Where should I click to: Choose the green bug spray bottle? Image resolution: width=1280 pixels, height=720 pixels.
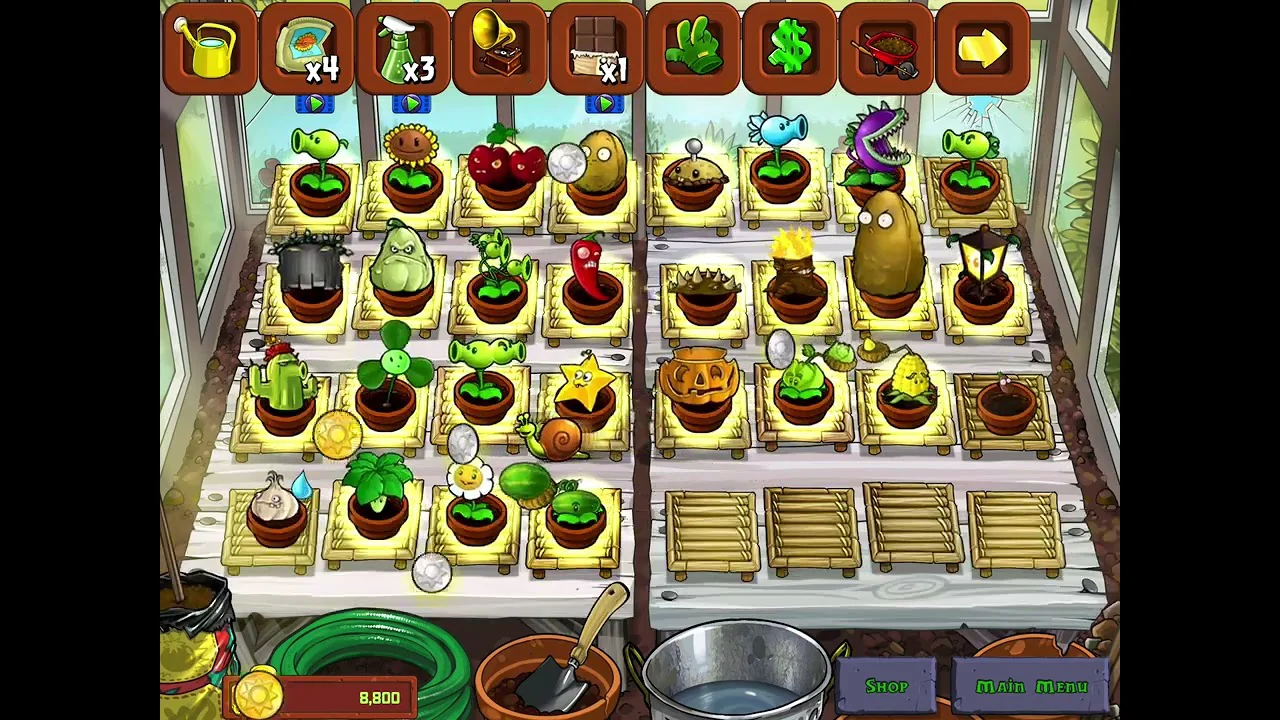coord(403,49)
